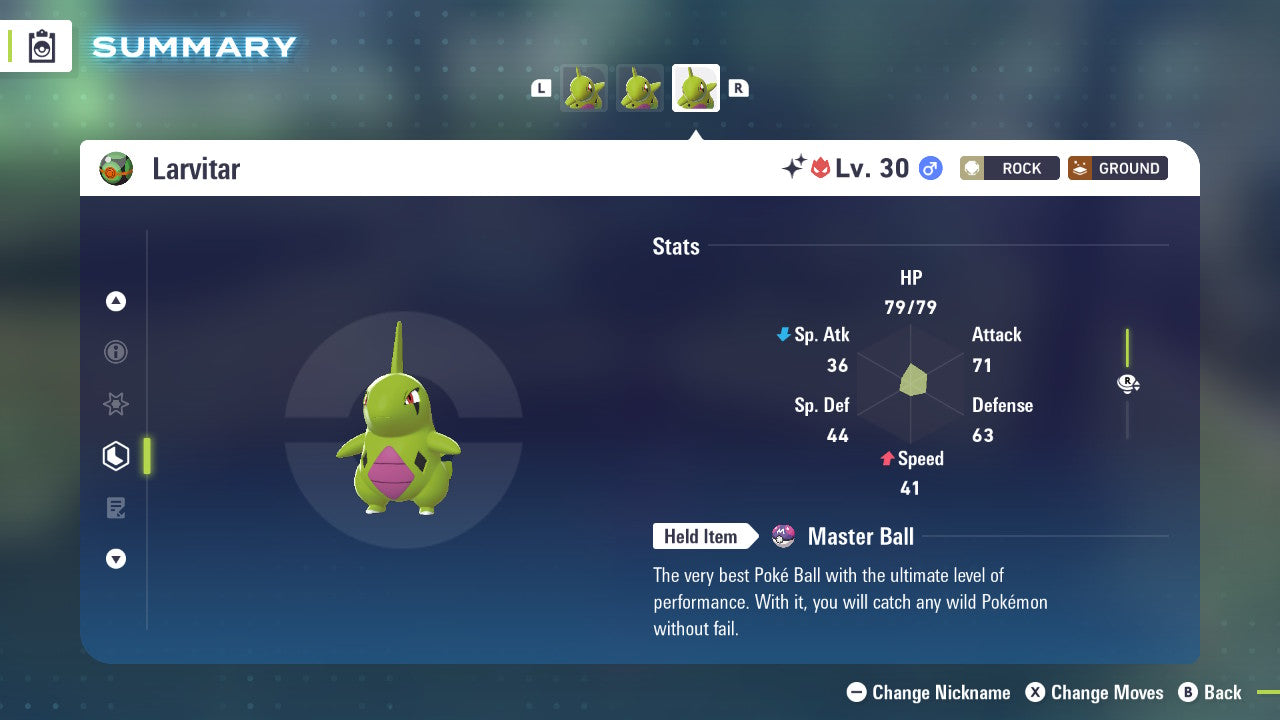Select the GROUND type badge

click(1117, 168)
